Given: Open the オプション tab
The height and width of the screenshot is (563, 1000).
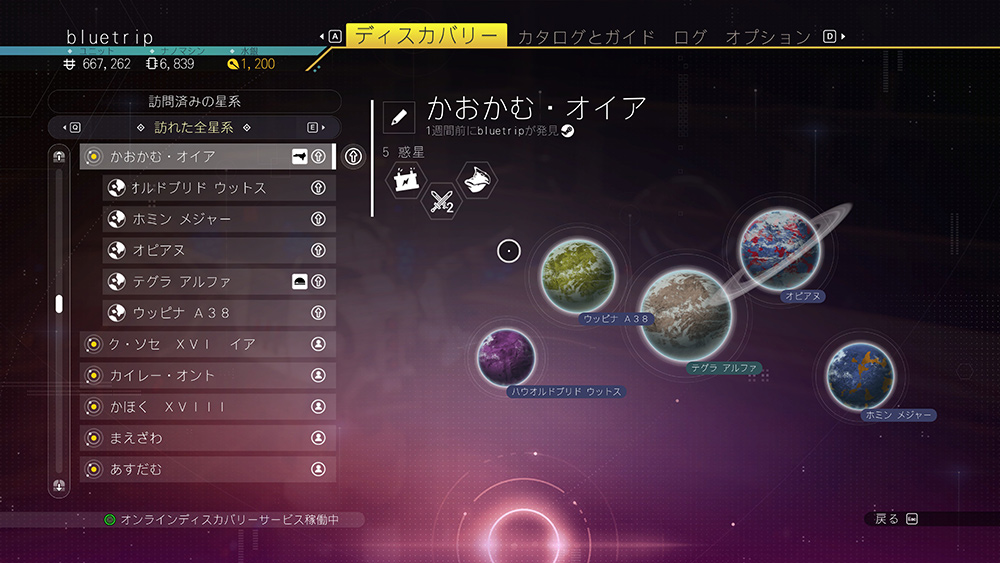Looking at the screenshot, I should tap(767, 37).
